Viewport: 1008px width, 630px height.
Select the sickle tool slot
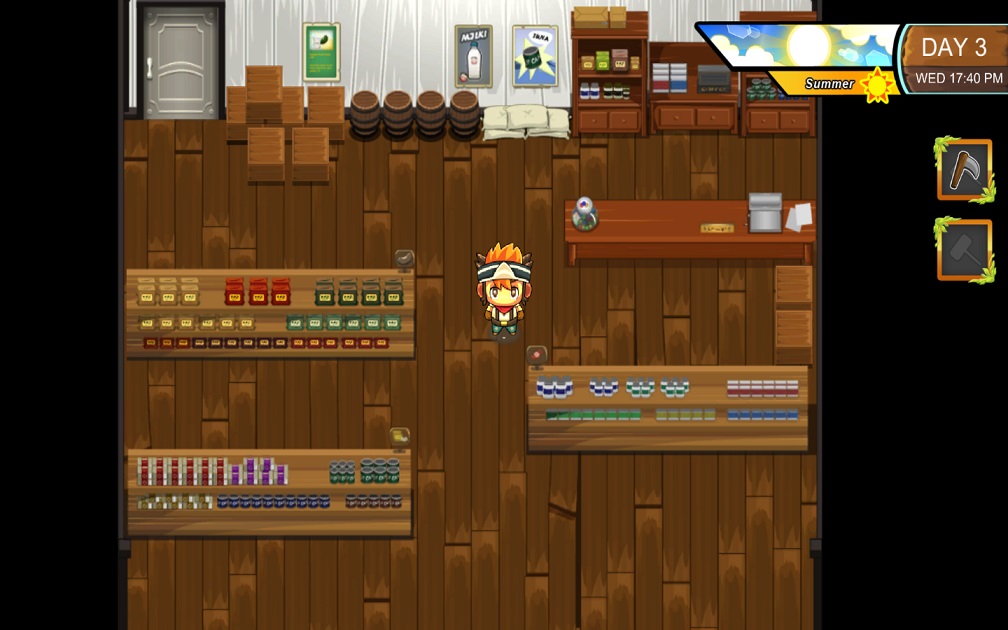964,170
